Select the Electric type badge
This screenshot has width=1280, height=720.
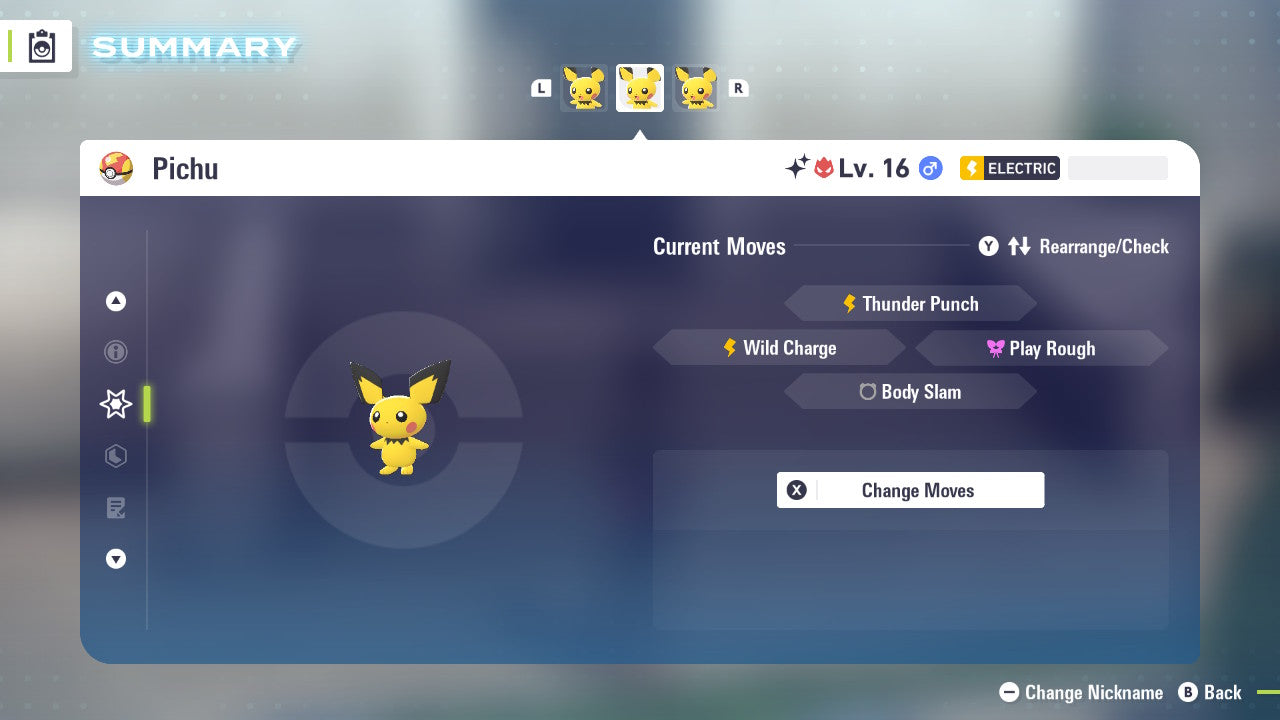tap(1009, 168)
